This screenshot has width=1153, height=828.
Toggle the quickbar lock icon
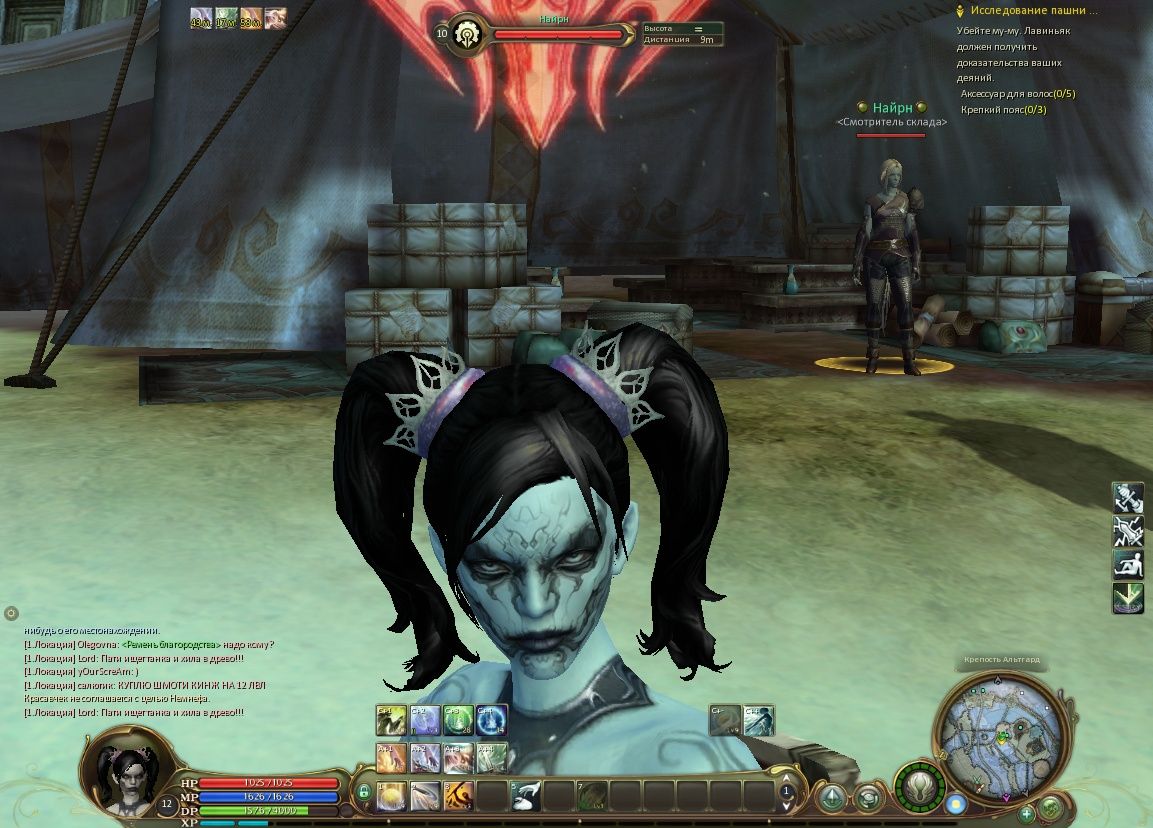(363, 791)
